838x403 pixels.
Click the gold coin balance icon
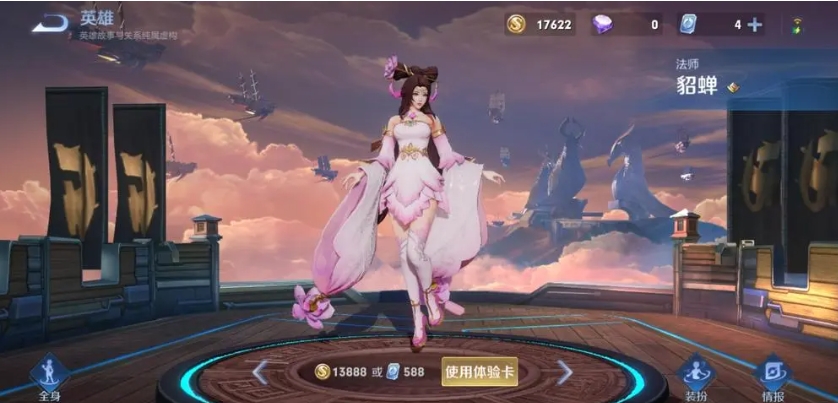tap(516, 25)
